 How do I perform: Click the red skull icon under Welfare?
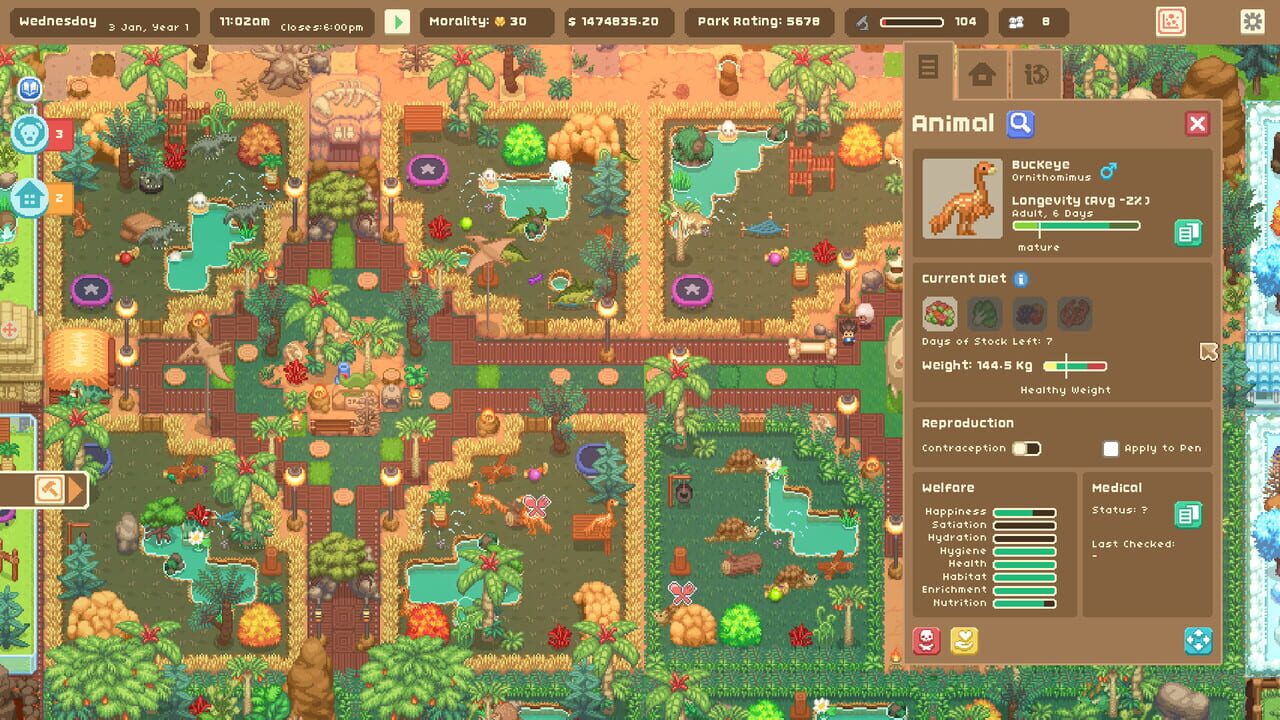[x=927, y=640]
